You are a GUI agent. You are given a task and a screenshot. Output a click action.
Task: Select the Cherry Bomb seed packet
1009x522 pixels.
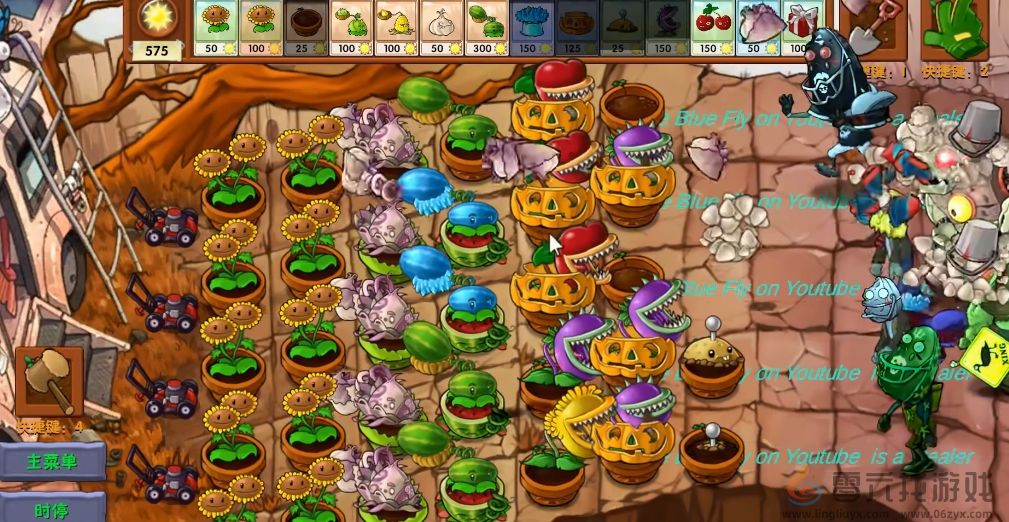(712, 27)
